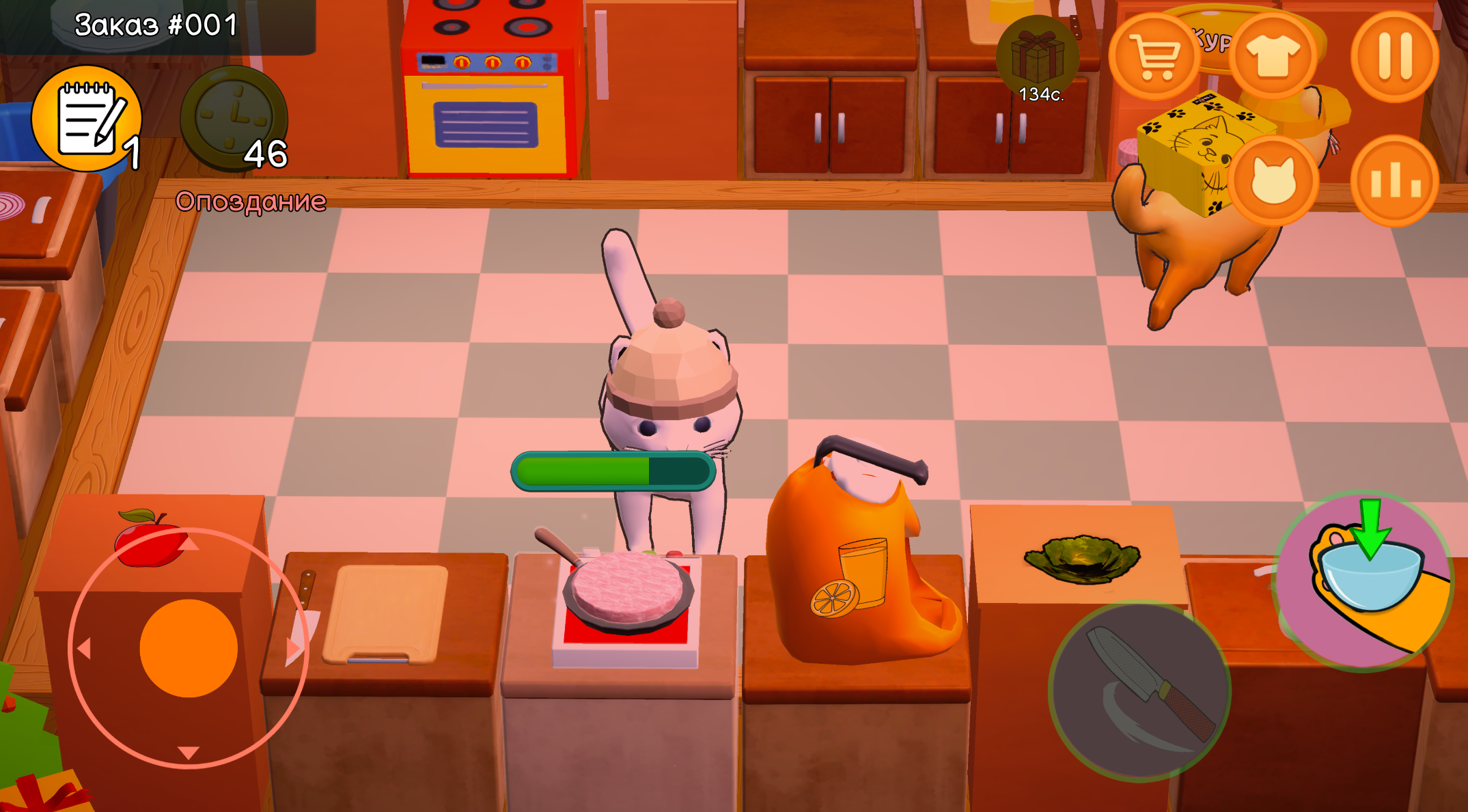Open the shop cart icon
This screenshot has width=1468, height=812.
1156,55
